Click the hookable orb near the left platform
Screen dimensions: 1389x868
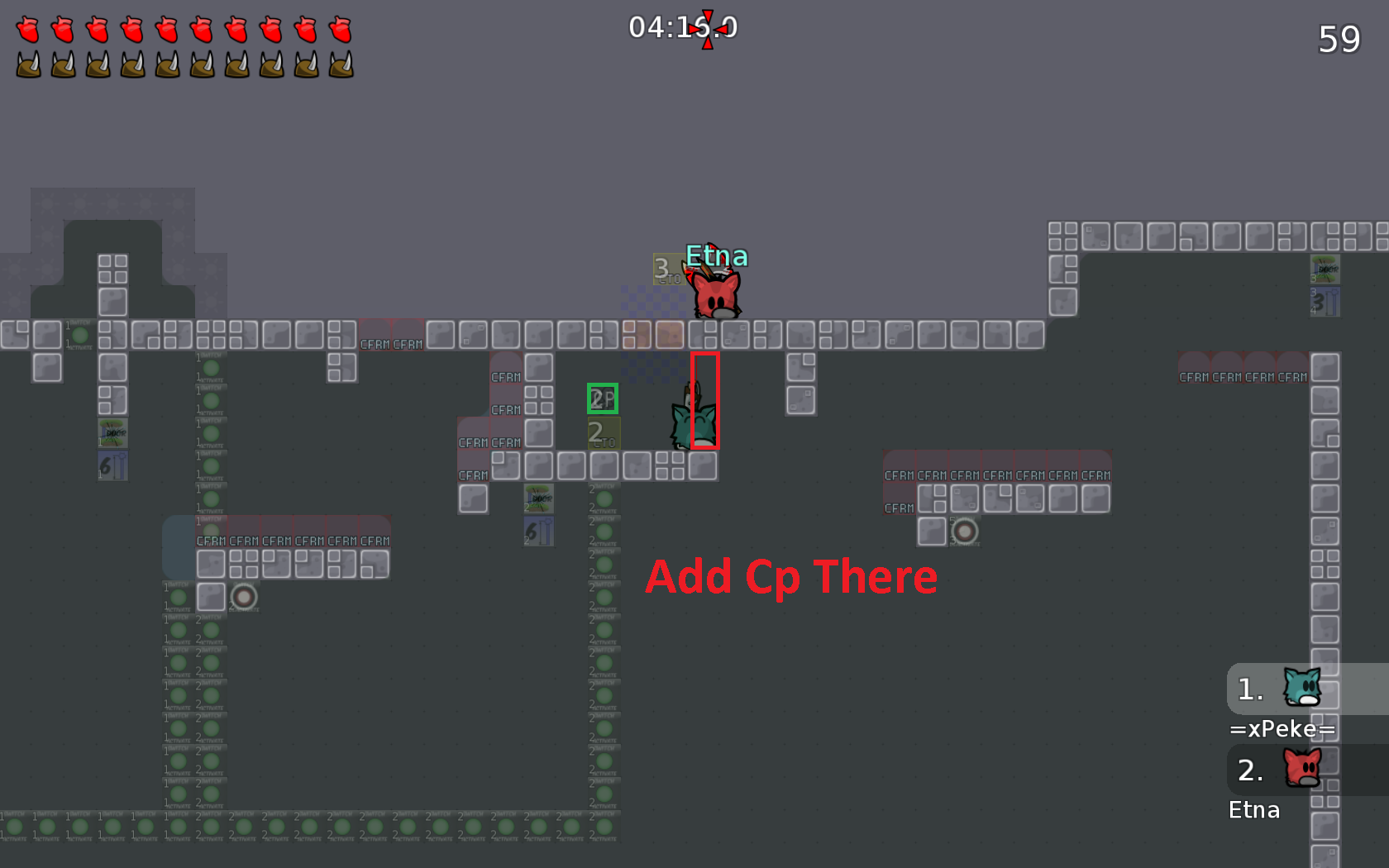click(x=244, y=597)
